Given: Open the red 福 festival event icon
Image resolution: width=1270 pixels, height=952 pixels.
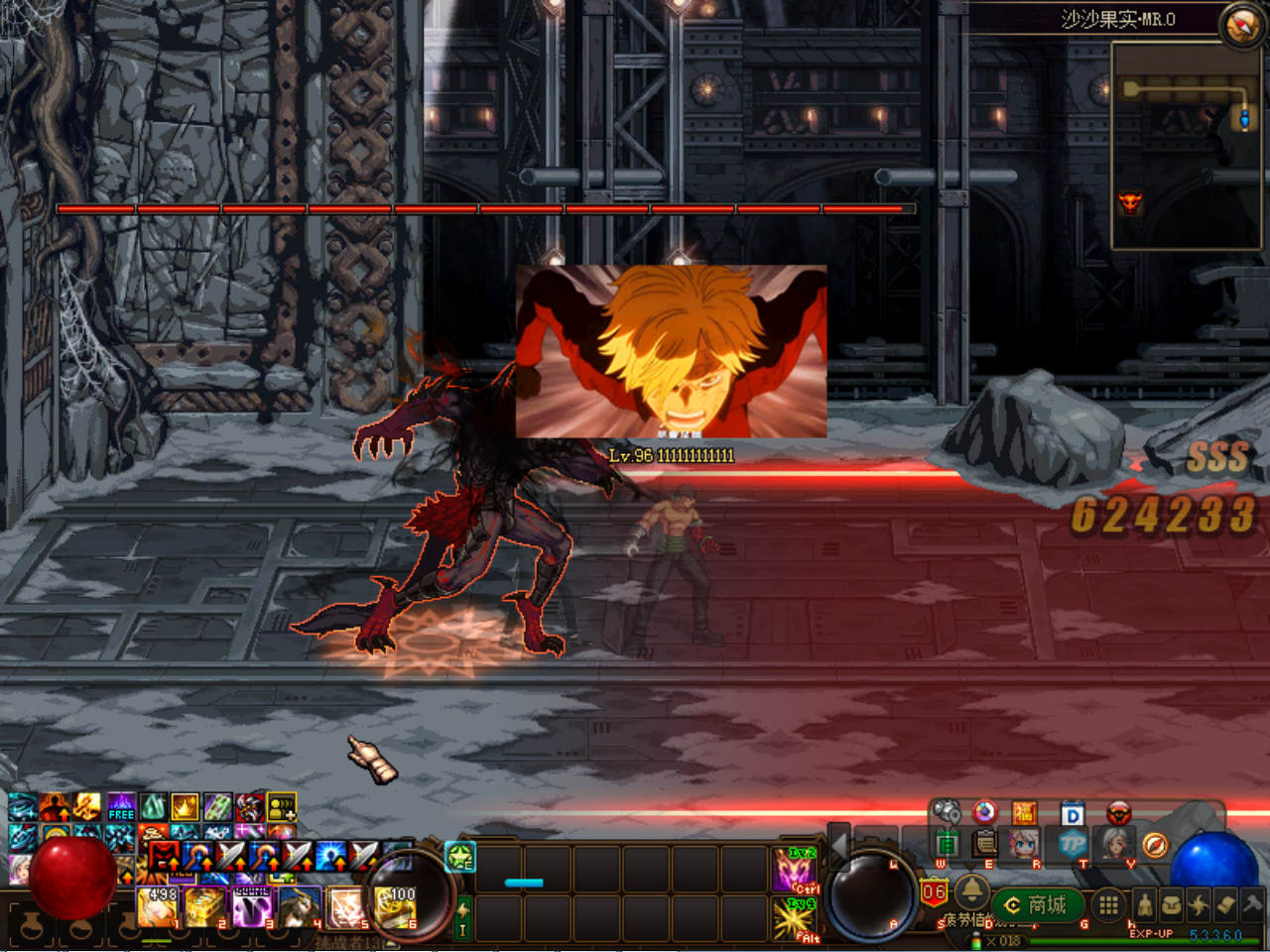Looking at the screenshot, I should (1024, 812).
